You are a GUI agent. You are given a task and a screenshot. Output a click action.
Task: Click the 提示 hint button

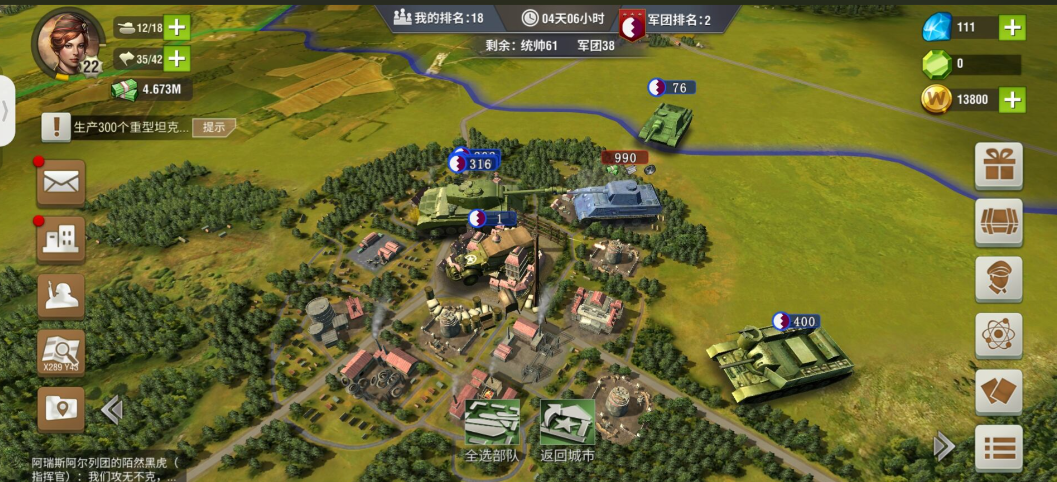tap(215, 127)
